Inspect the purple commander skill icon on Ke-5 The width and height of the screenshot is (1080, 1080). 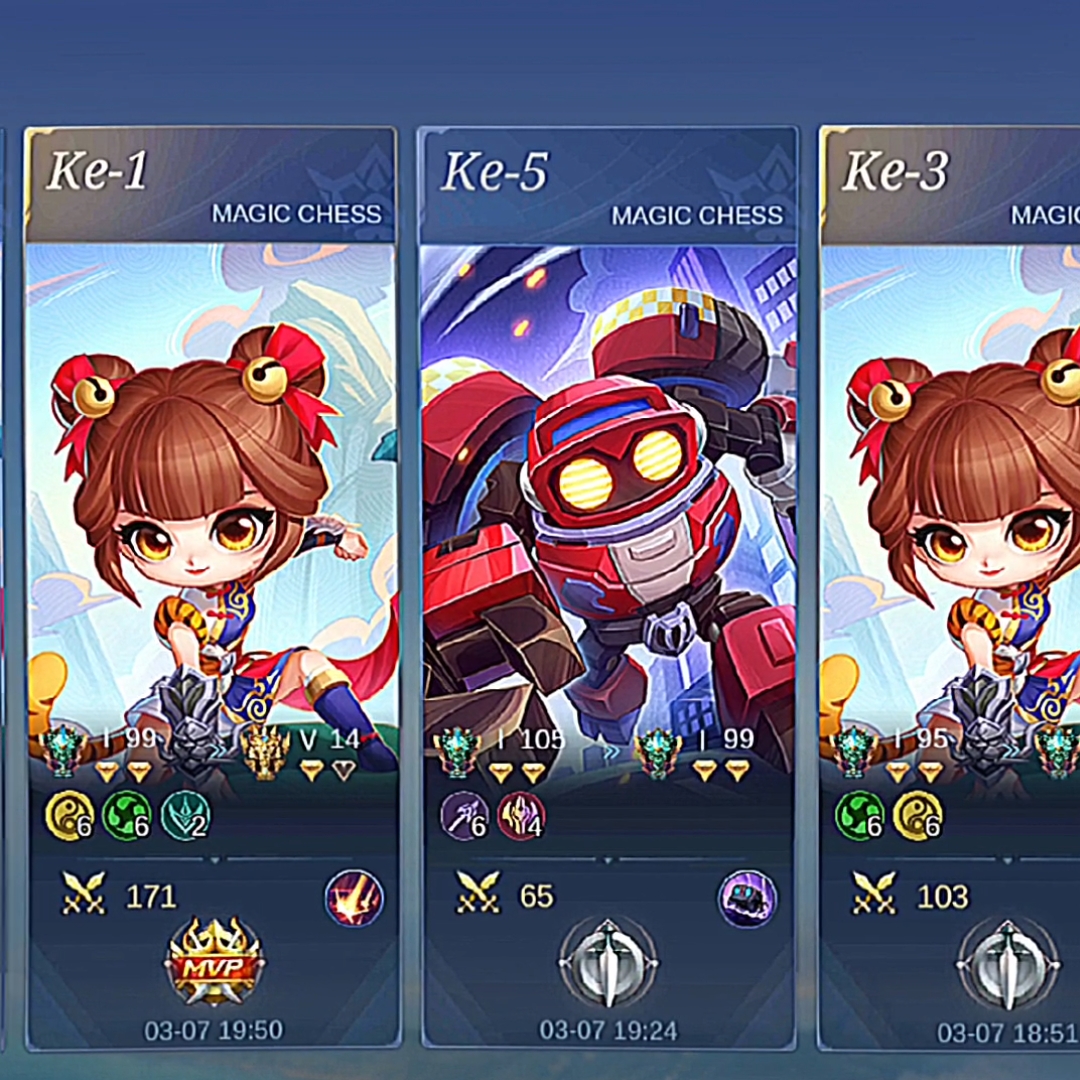coord(748,898)
